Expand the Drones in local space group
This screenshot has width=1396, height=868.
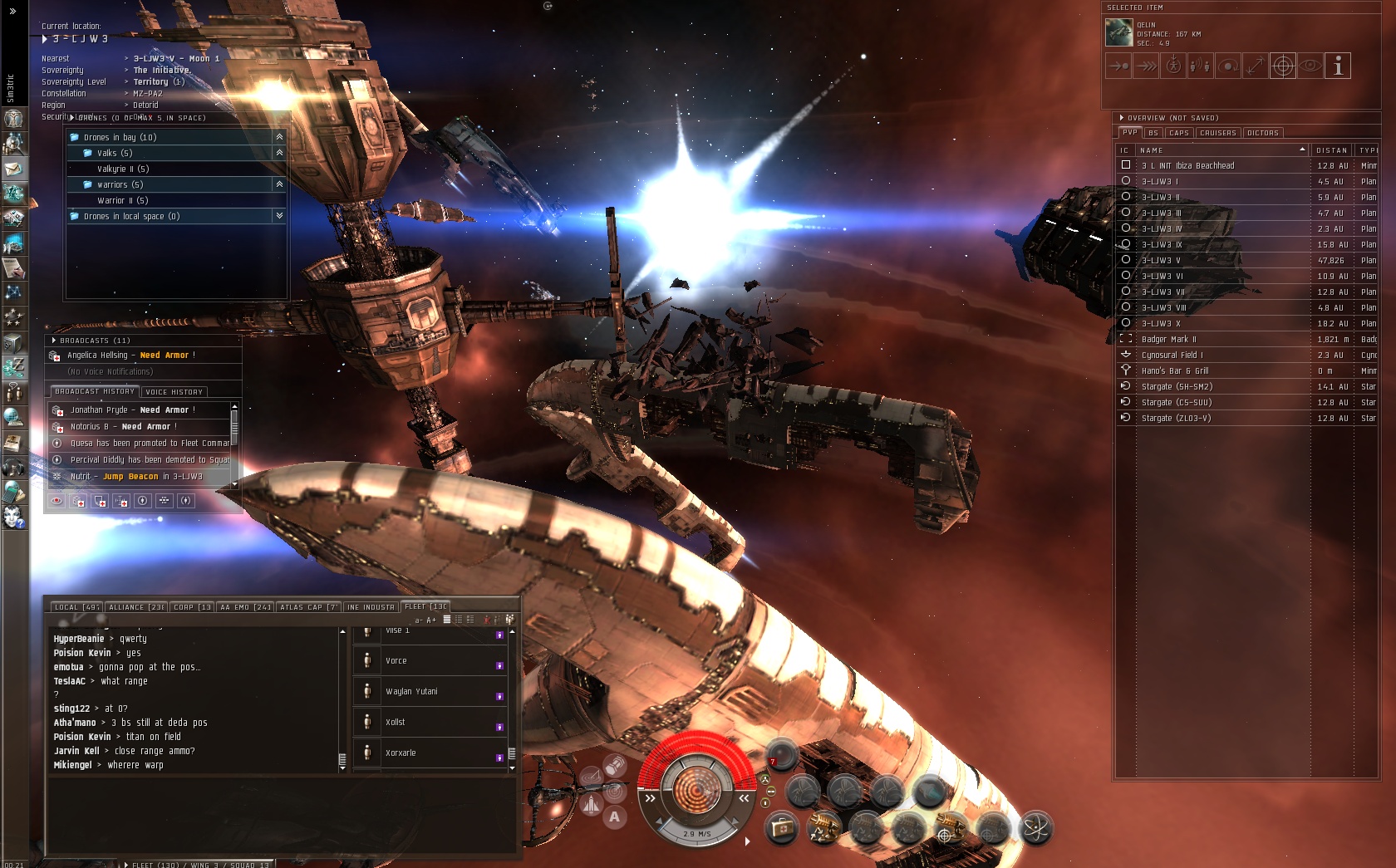click(279, 216)
